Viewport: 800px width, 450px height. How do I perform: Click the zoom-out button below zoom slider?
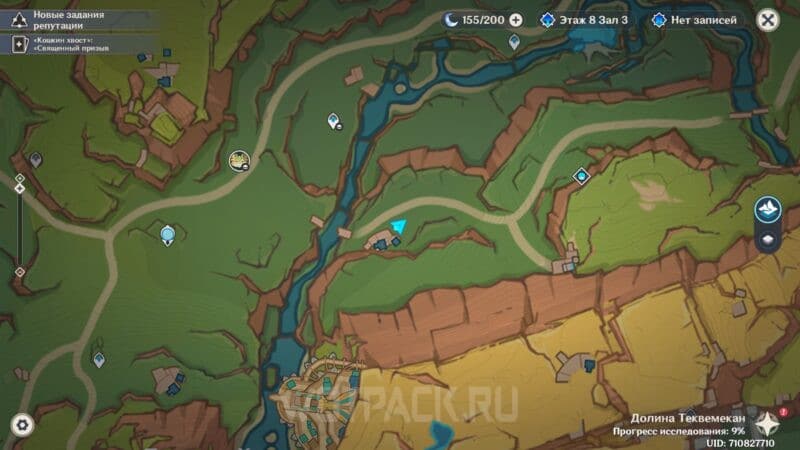click(19, 272)
